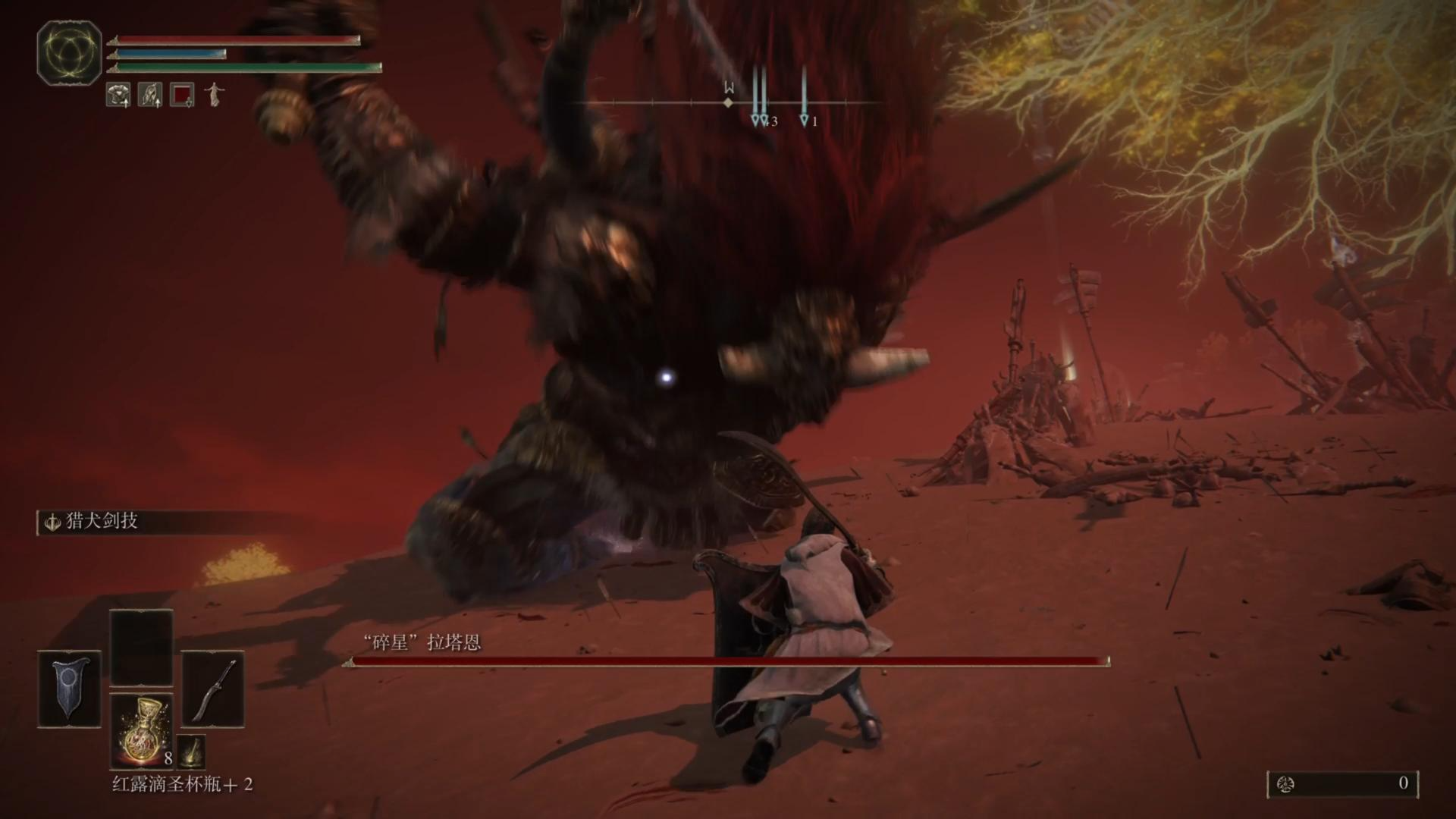The width and height of the screenshot is (1456, 819).
Task: Inspect the chest armor buff icon
Action: tap(118, 95)
